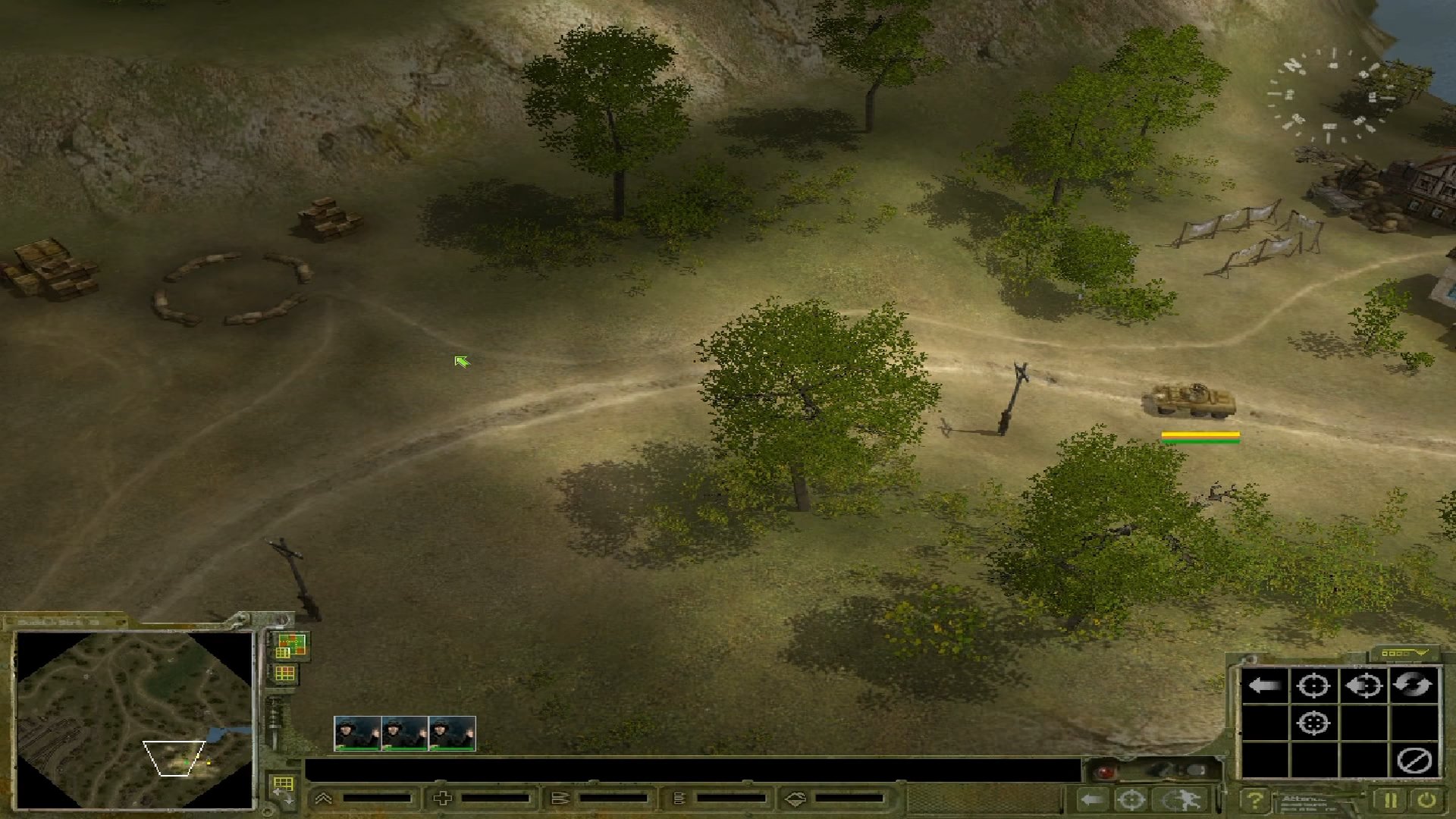Expand the yellow squares tab above the command grid
The height and width of the screenshot is (819, 1456).
pyautogui.click(x=1402, y=653)
